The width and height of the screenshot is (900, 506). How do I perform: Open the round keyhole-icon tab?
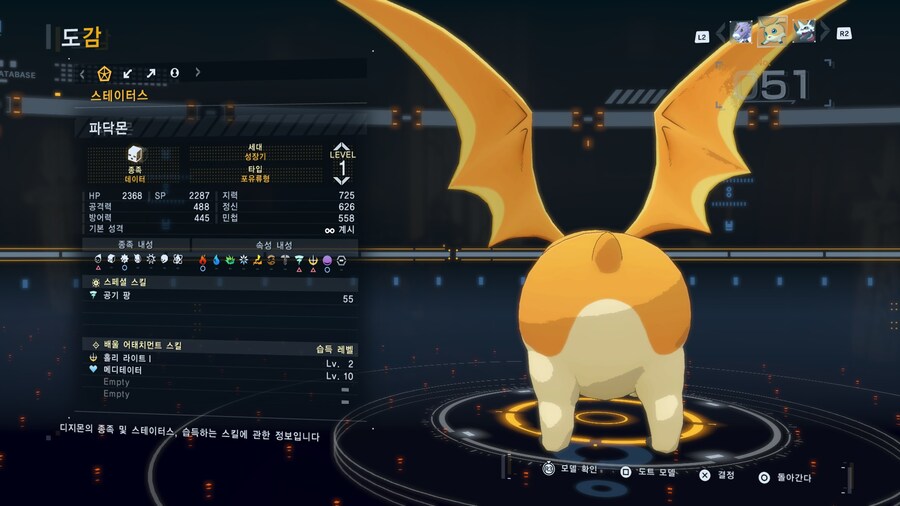[175, 73]
